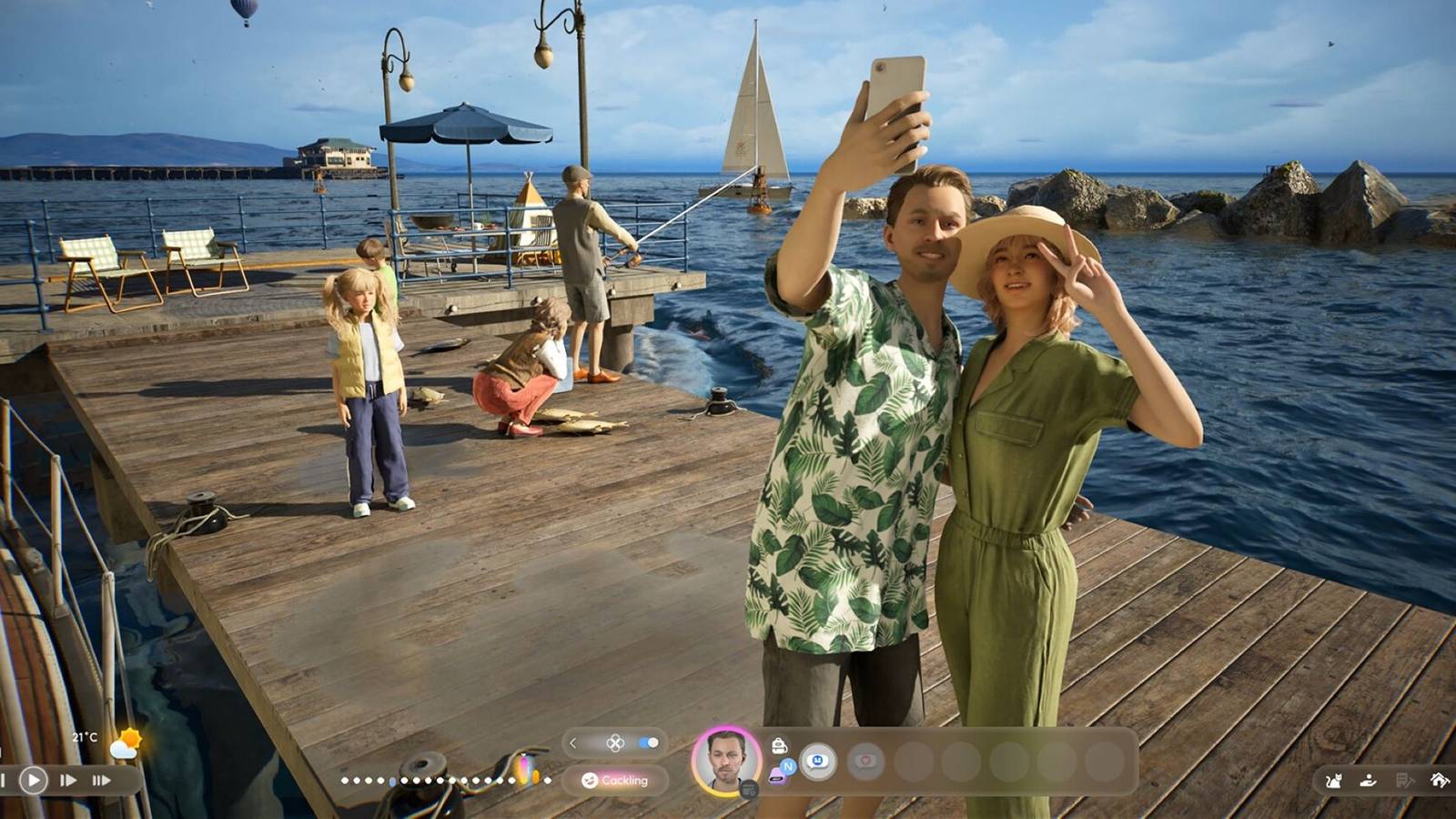Select the cat icon in the bottom-right bar
The image size is (1456, 819).
pos(1333,781)
